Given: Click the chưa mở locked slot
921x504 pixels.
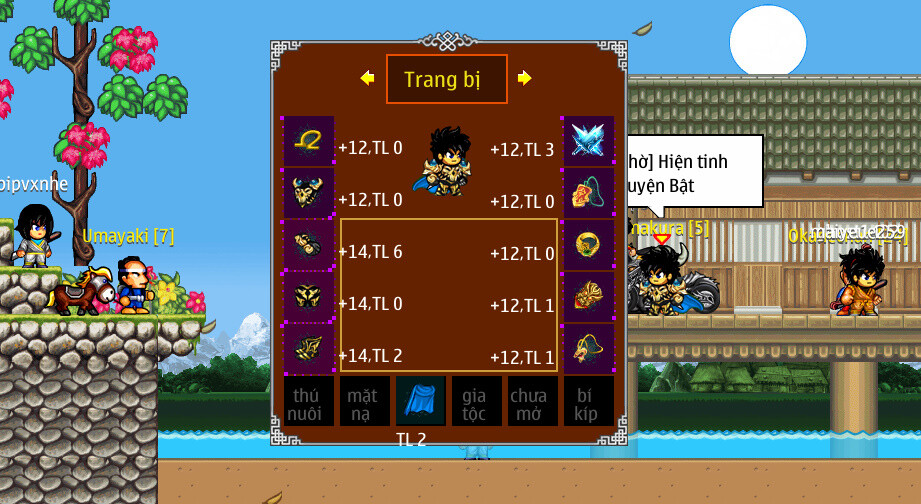Looking at the screenshot, I should (532, 401).
